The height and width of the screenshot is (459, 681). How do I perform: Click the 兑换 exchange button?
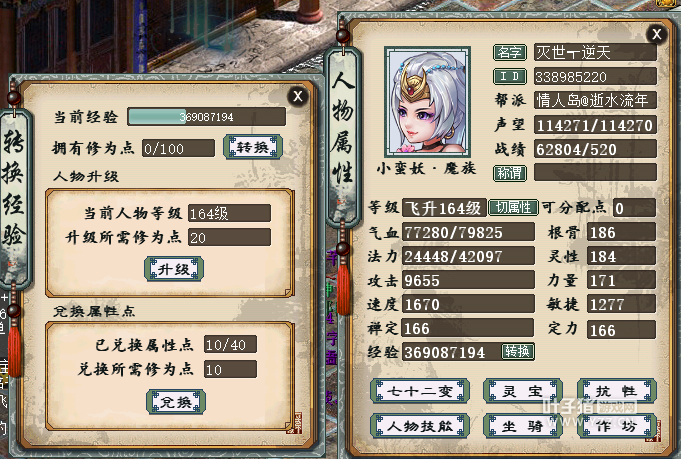[x=174, y=401]
